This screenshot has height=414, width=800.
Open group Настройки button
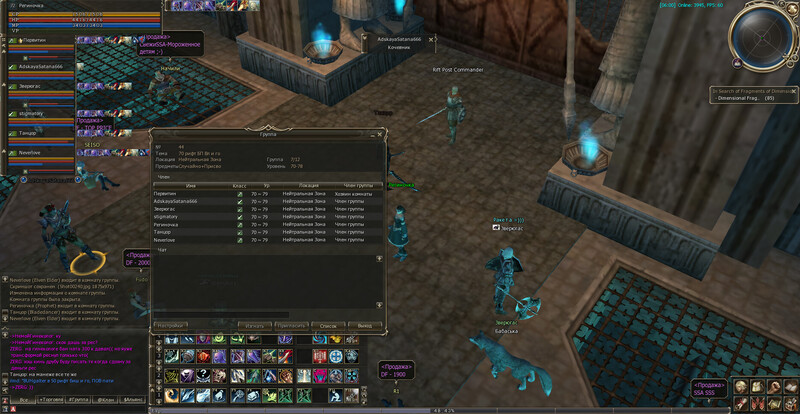click(170, 325)
